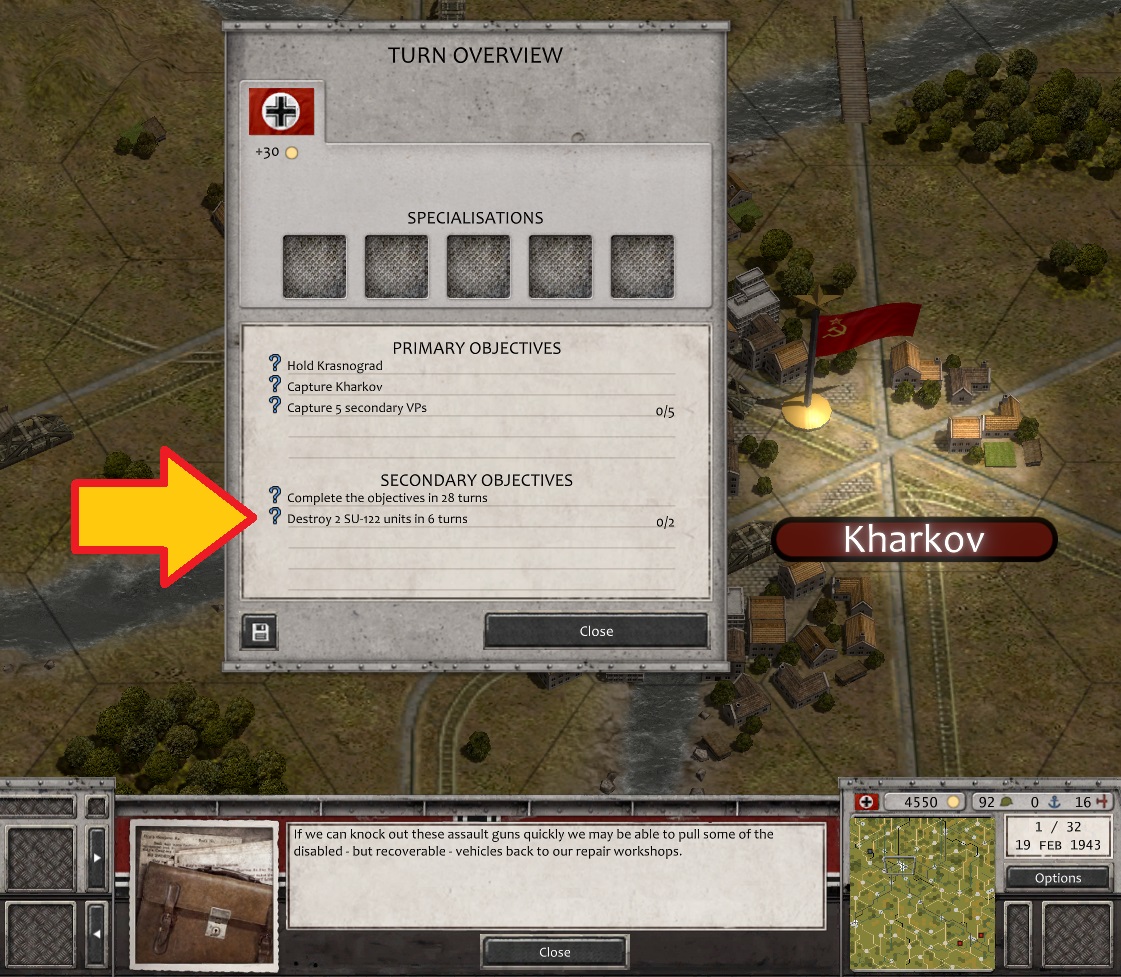Click the floppy disk save icon
Viewport: 1121px width, 977px height.
[259, 631]
